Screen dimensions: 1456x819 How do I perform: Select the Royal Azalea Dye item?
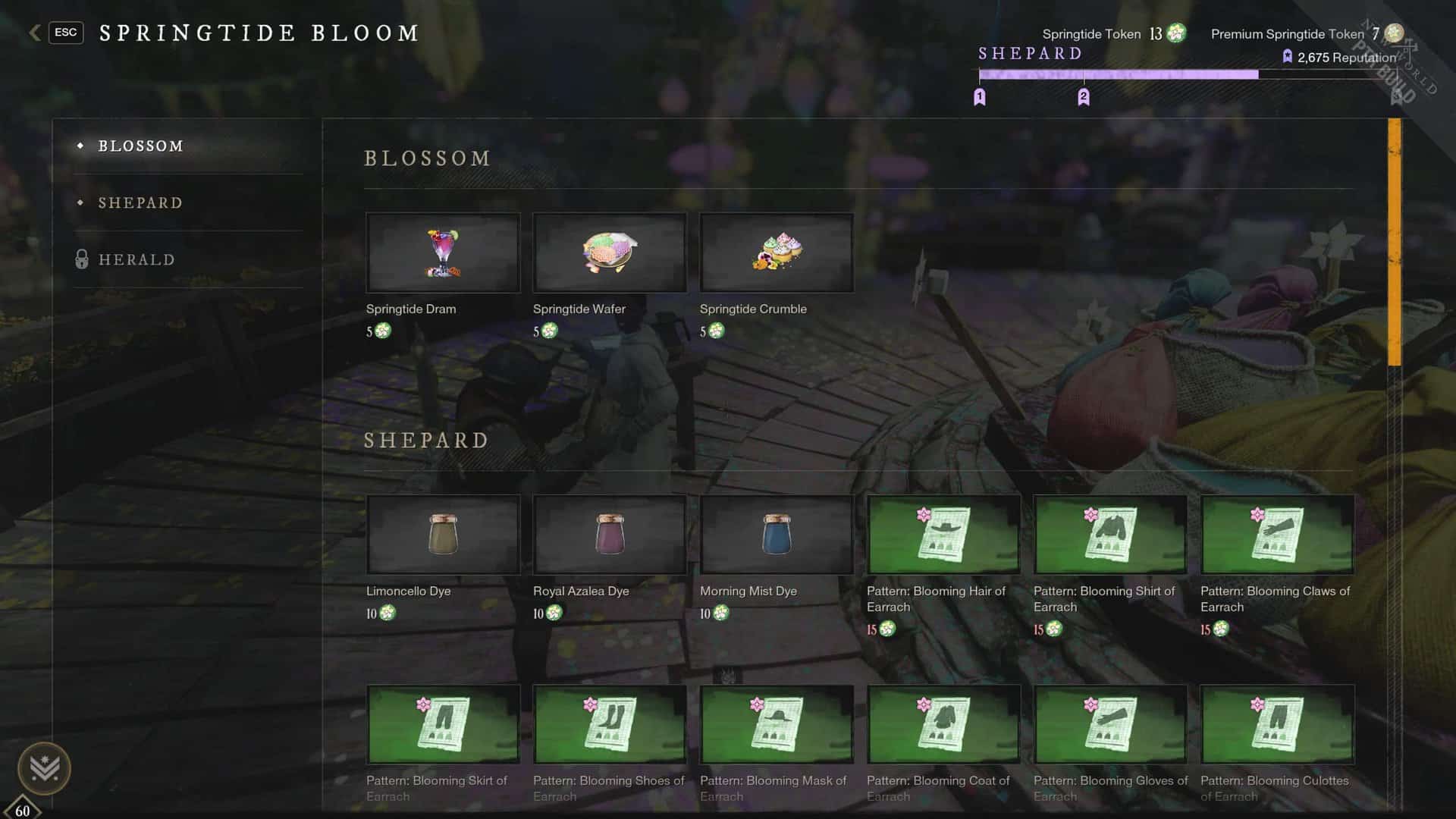click(x=610, y=535)
